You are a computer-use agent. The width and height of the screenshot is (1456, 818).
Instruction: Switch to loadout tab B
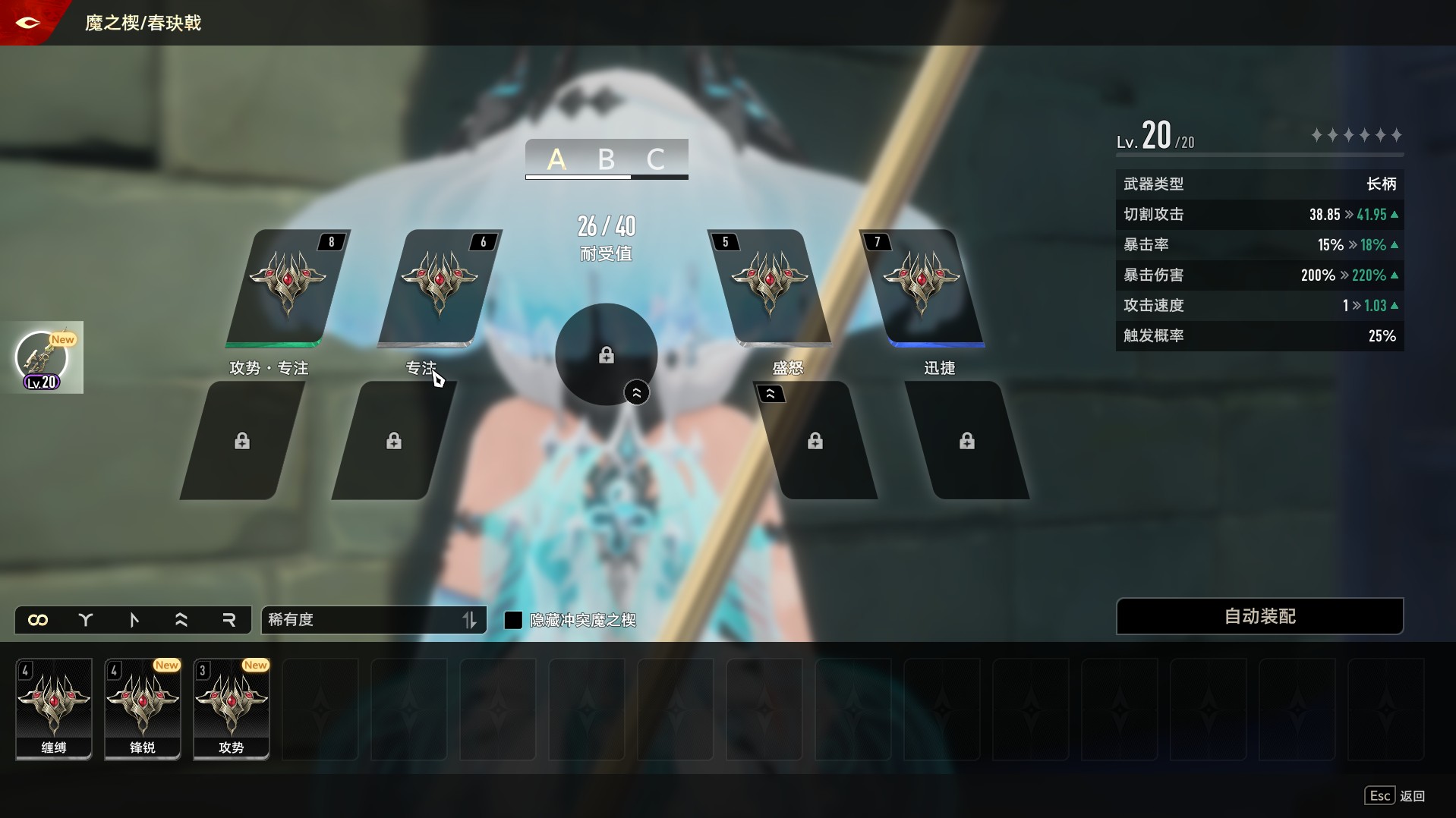tap(606, 159)
